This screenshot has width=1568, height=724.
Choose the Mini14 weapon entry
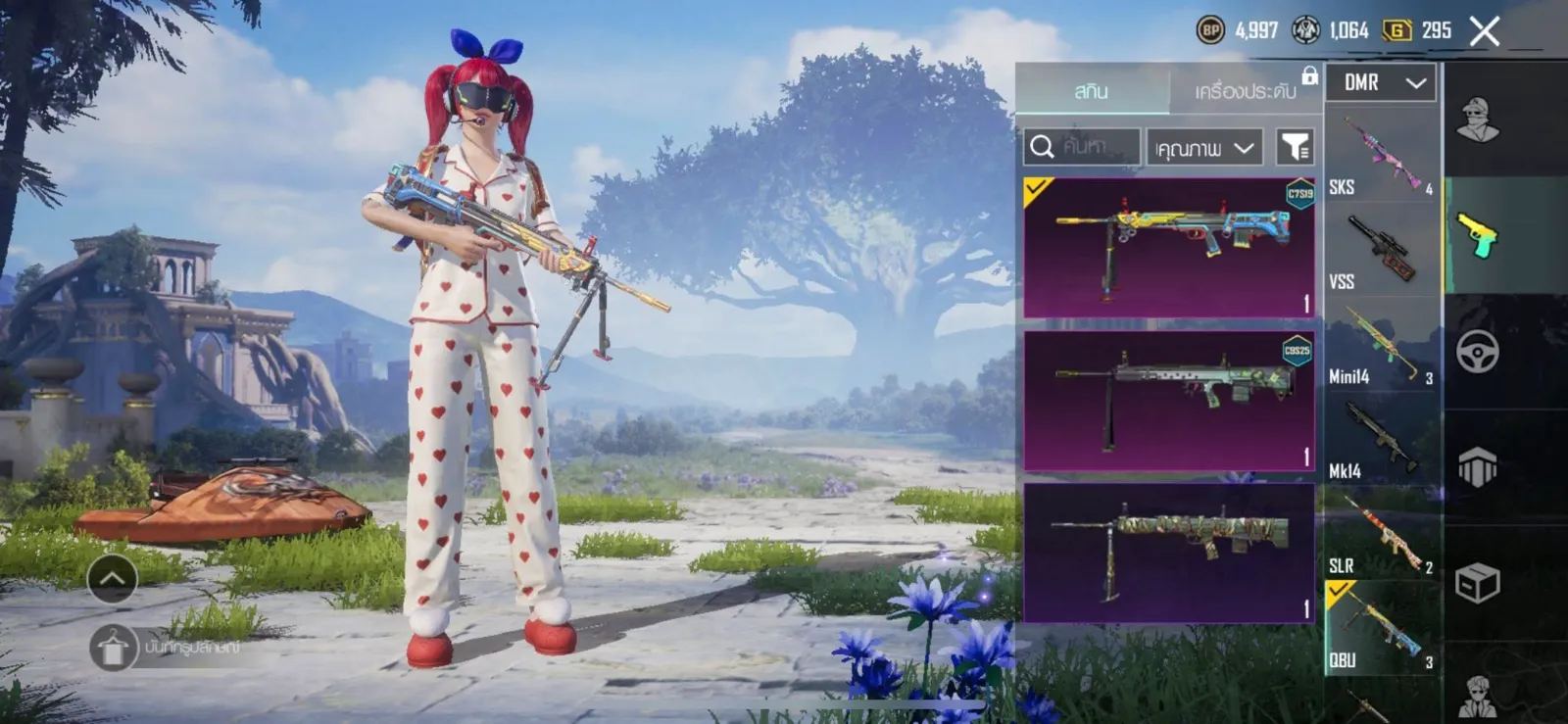click(x=1382, y=345)
